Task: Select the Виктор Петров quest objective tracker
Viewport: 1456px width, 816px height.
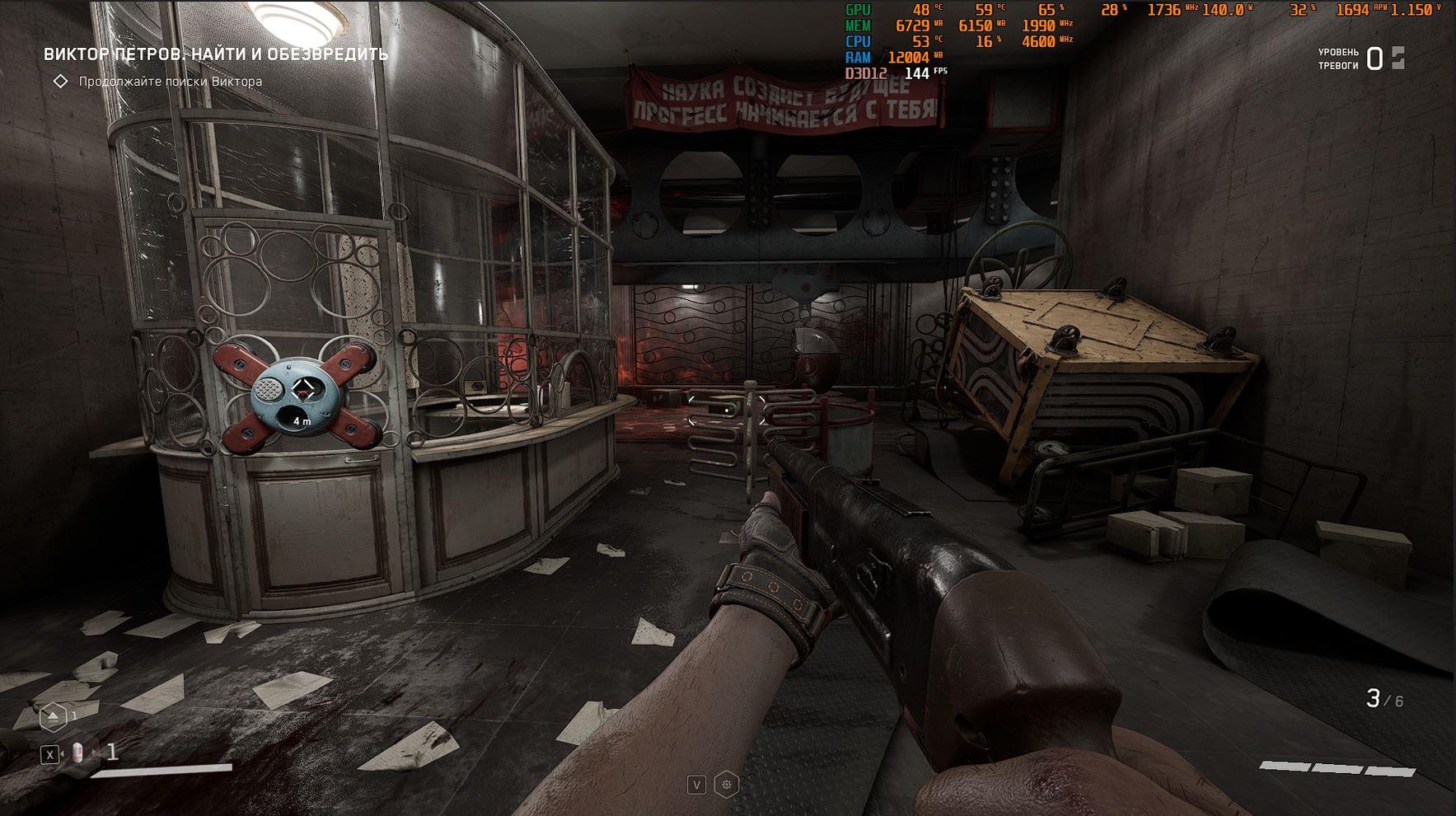Action: (215, 54)
